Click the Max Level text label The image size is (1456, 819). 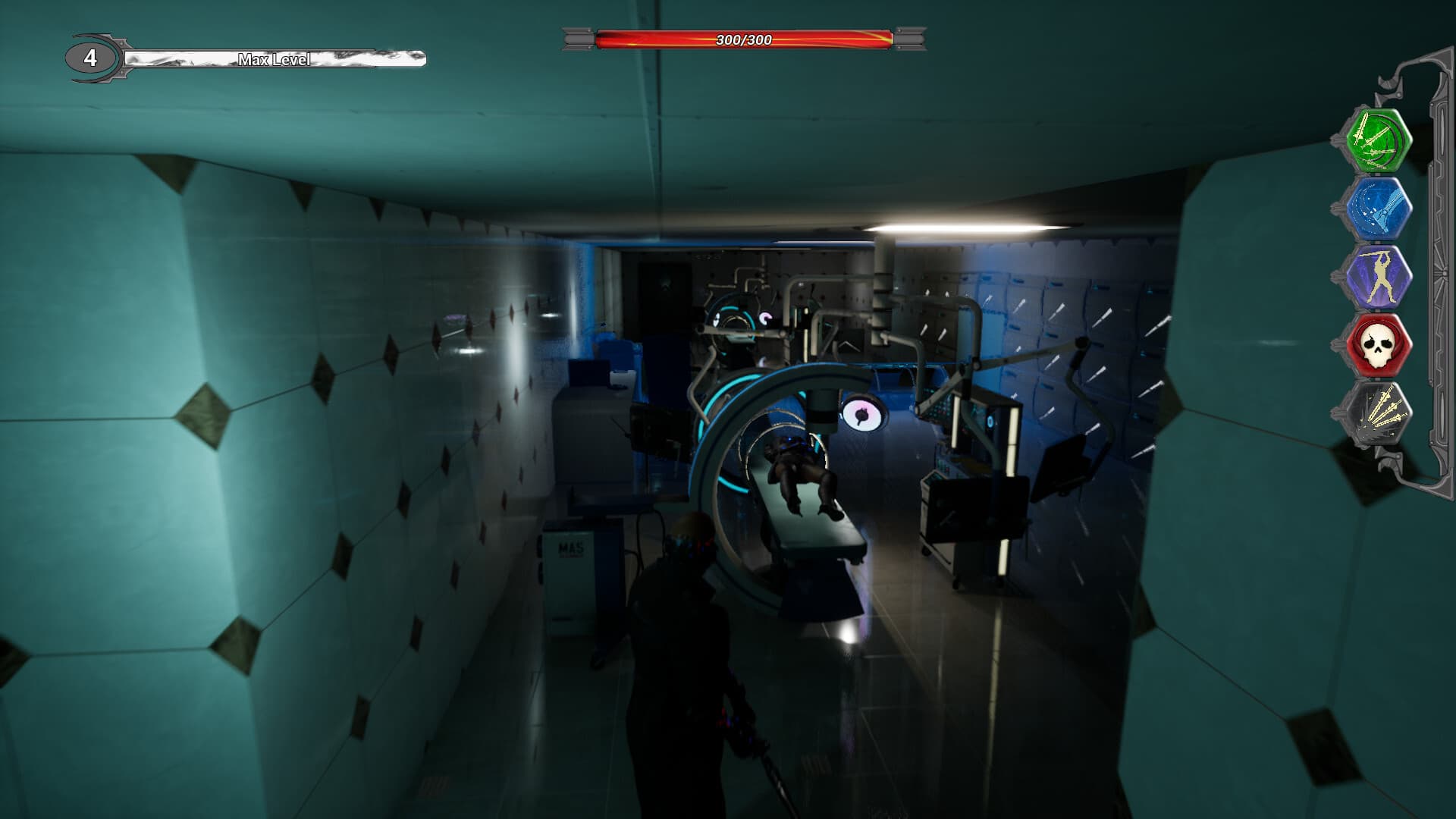275,61
